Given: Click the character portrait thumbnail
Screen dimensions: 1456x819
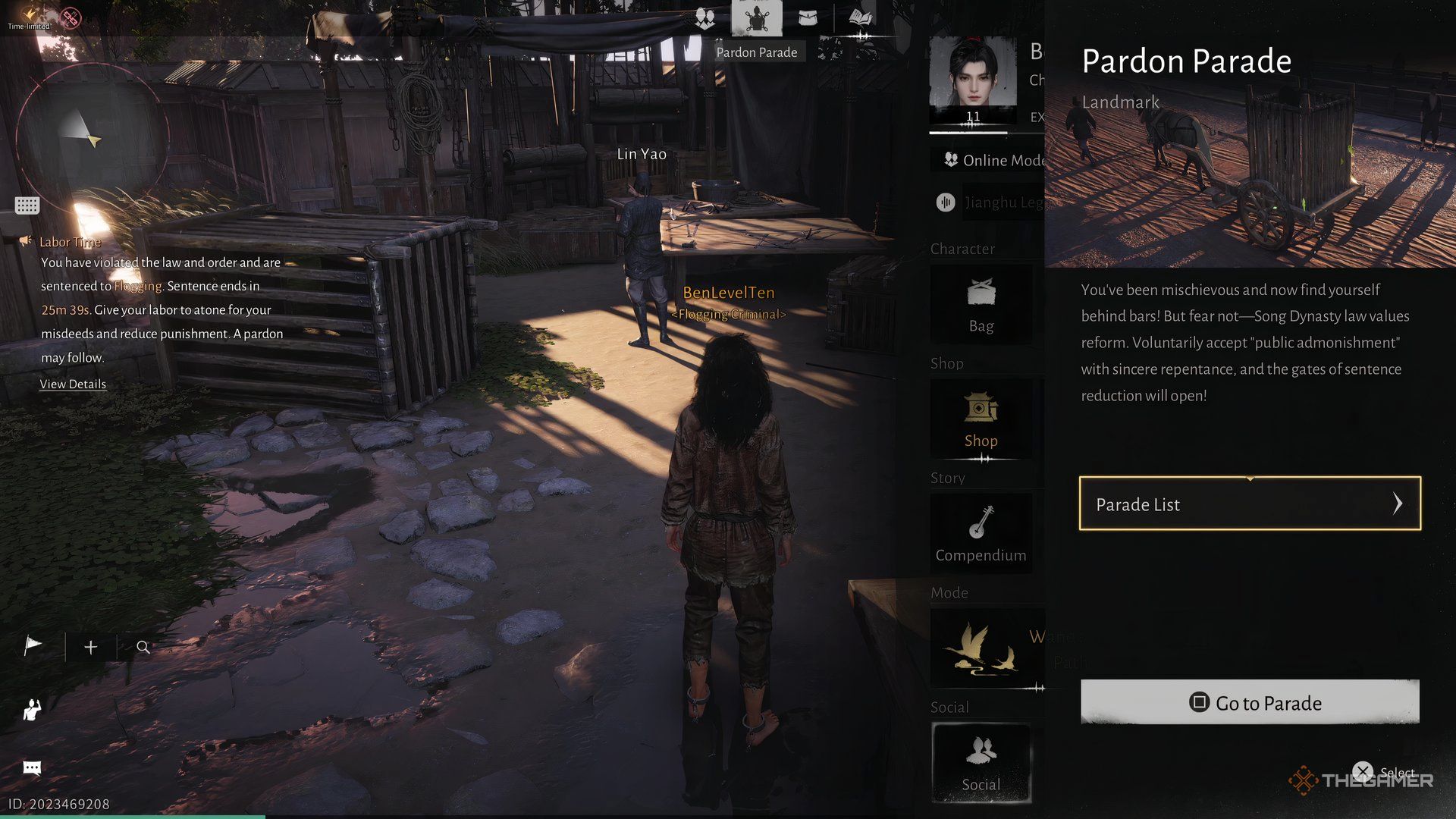Looking at the screenshot, I should pos(973,76).
